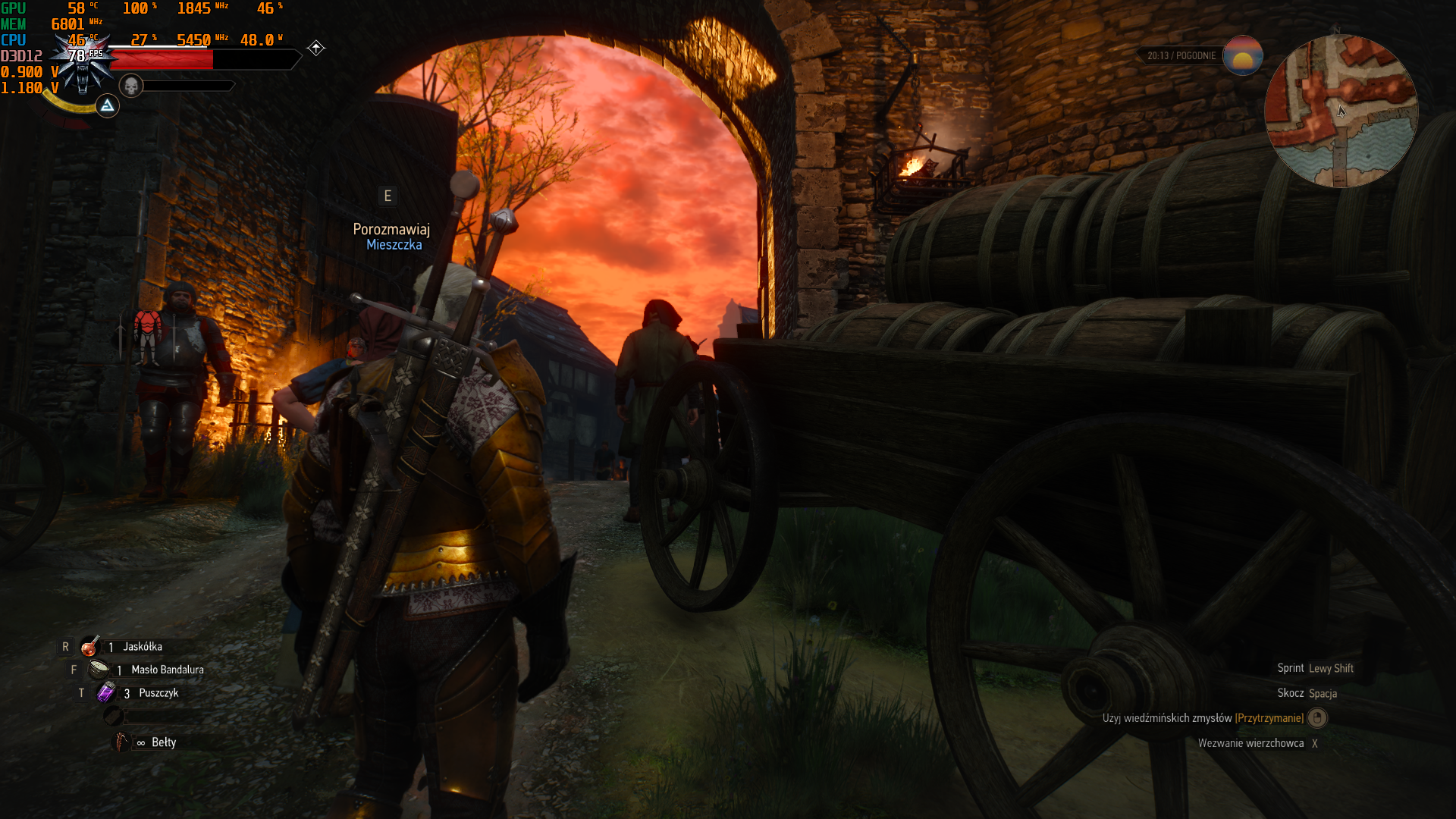Choose the Puszczyk potion slot
This screenshot has width=1456, height=819.
click(x=106, y=692)
